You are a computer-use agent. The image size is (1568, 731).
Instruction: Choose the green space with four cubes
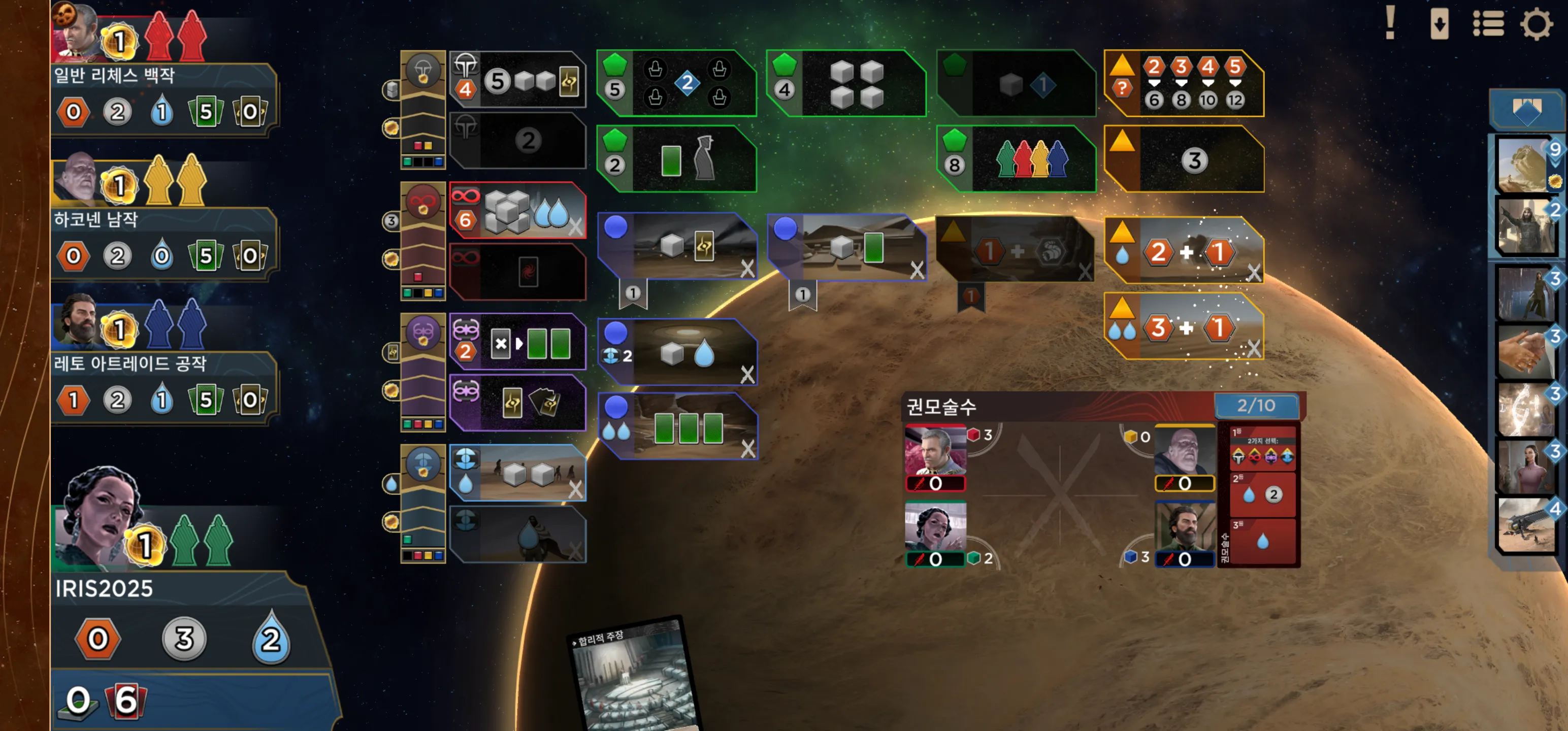[x=847, y=83]
